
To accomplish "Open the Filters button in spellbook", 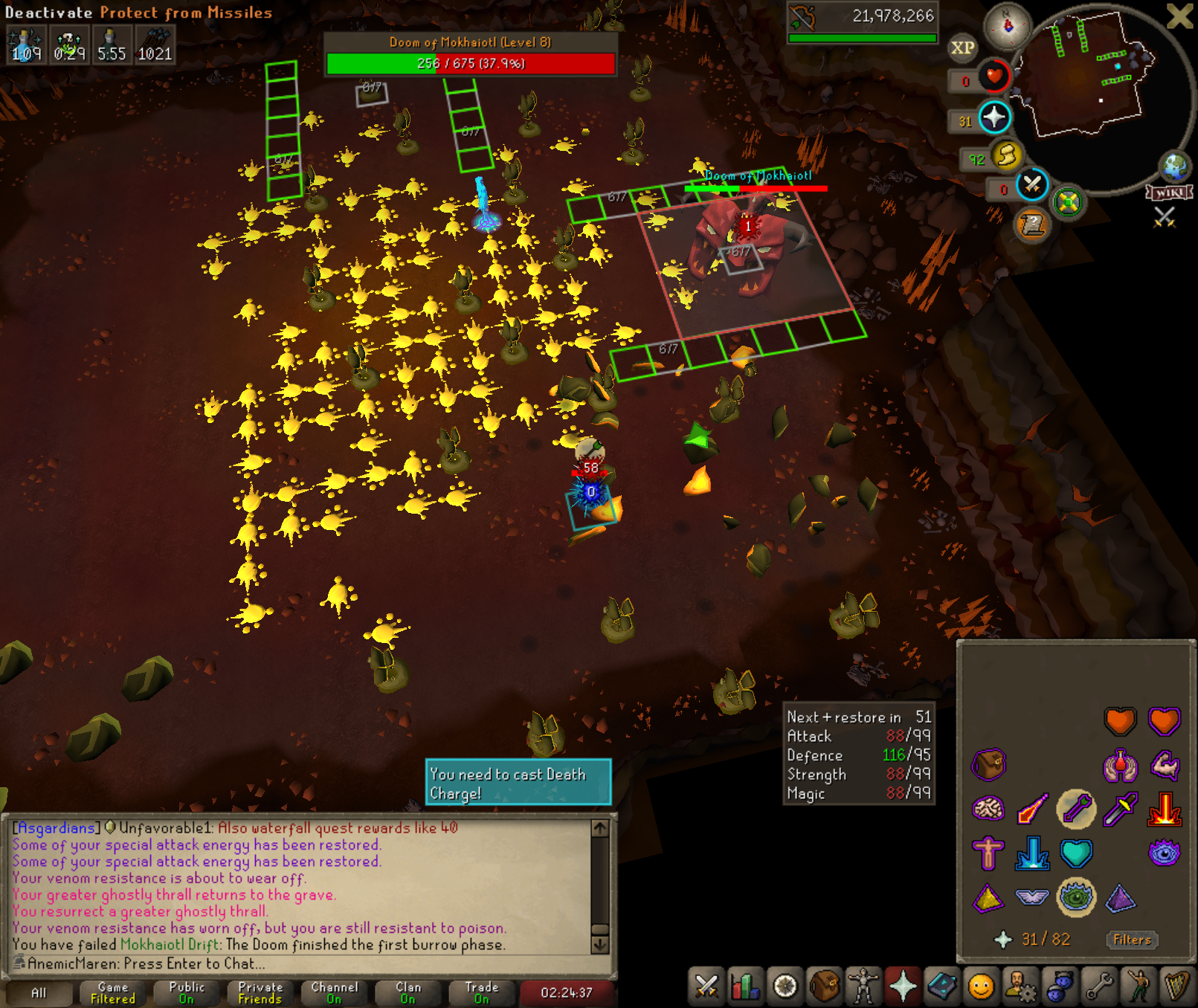I will [x=1132, y=940].
